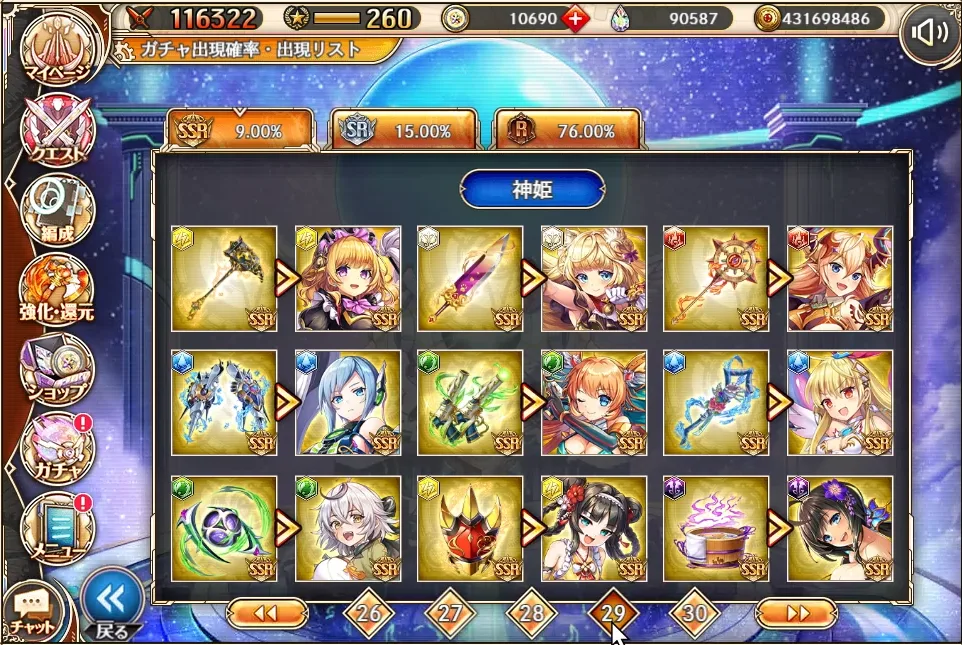Screen dimensions: 962x645
Task: Go to page 26
Action: [368, 612]
